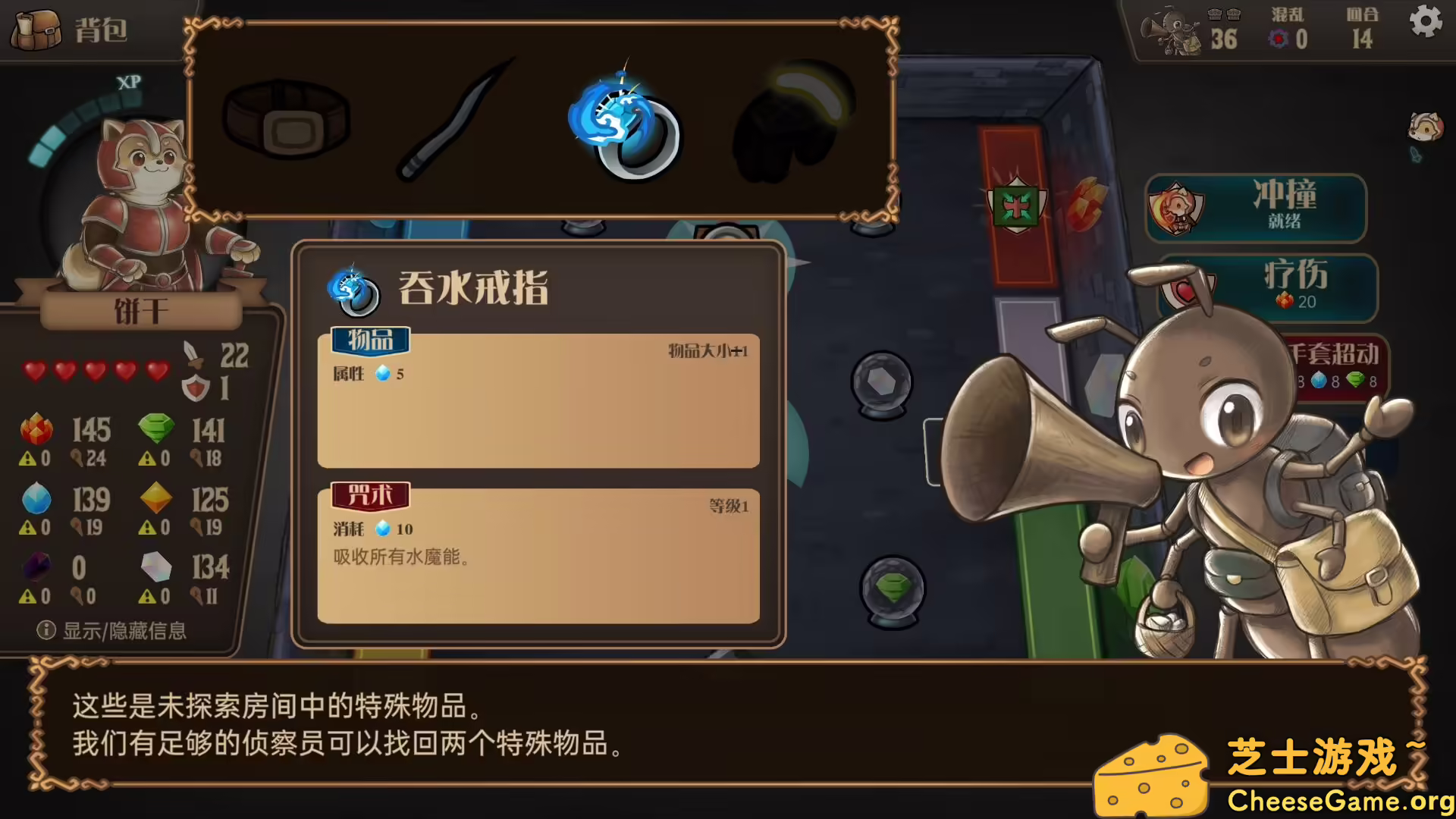Viewport: 1456px width, 819px height.
Task: Click the water droplet resource showing 139
Action: (64, 500)
